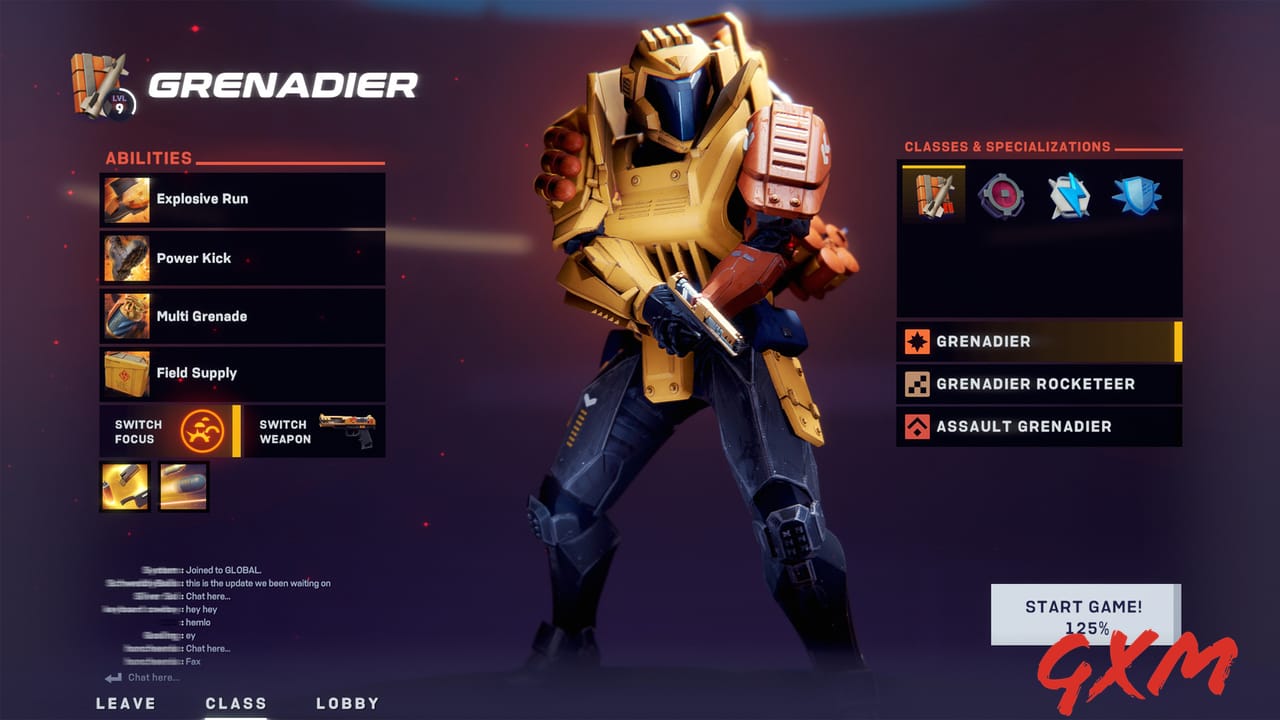The image size is (1280, 720).
Task: Click the Multi Grenade ability icon
Action: pyautogui.click(x=125, y=315)
